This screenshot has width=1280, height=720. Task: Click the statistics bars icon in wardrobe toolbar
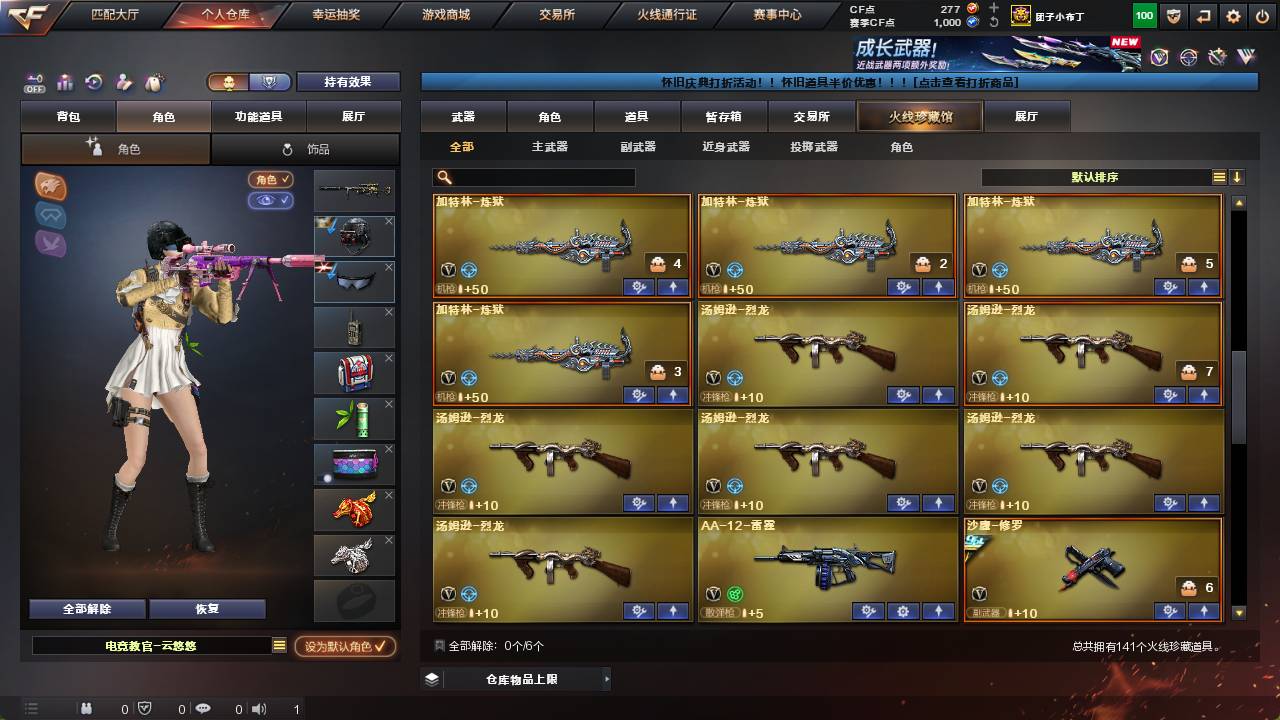coord(64,82)
